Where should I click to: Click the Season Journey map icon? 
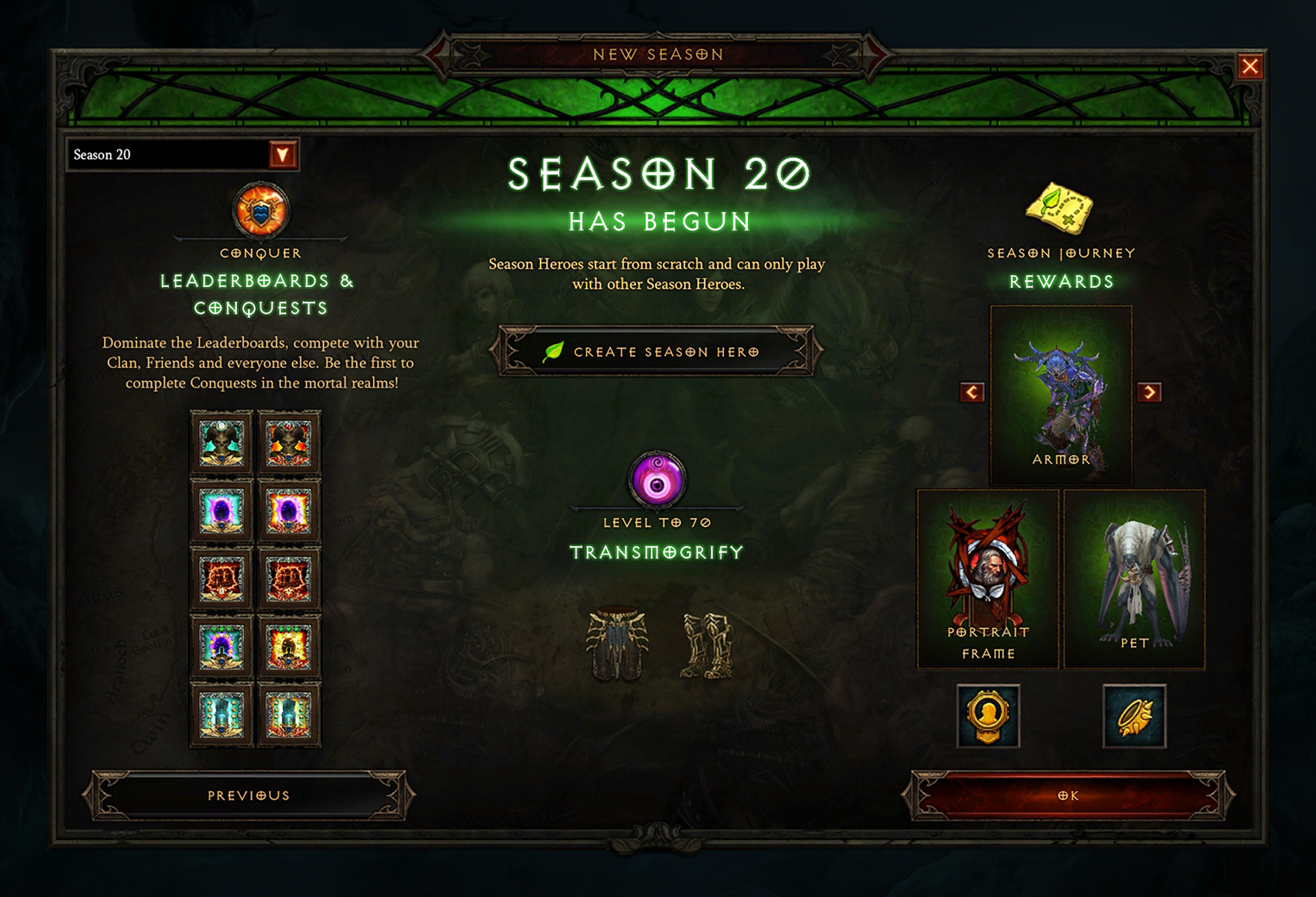pos(1060,208)
